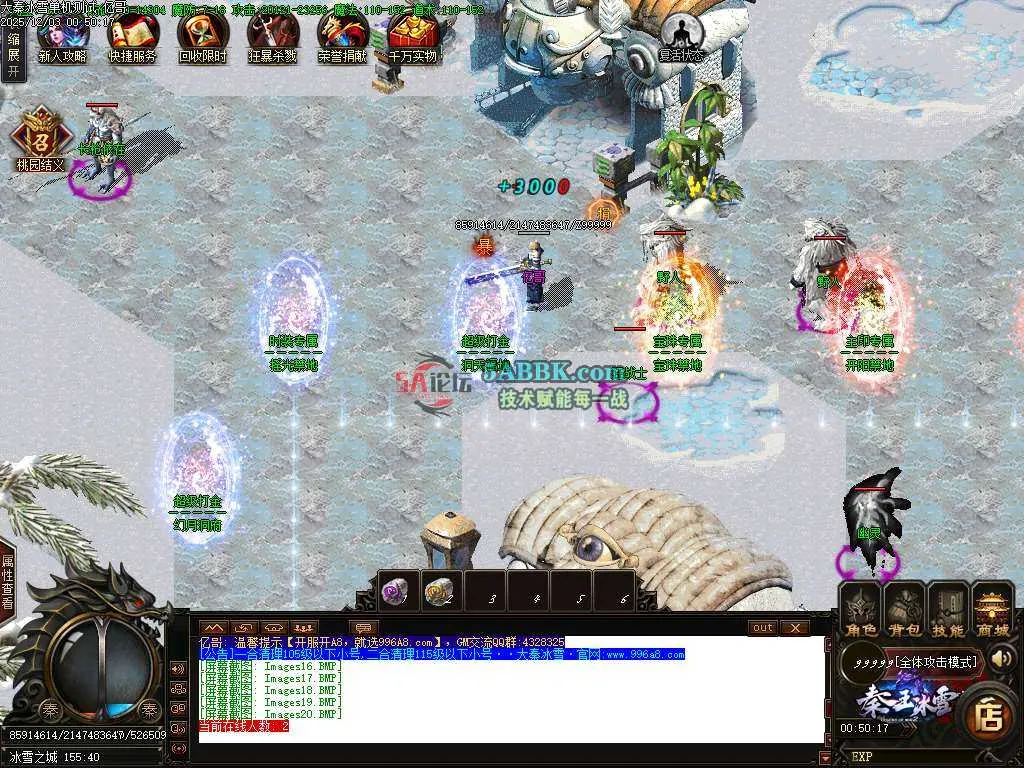Open the 背包 backpack

tap(903, 610)
